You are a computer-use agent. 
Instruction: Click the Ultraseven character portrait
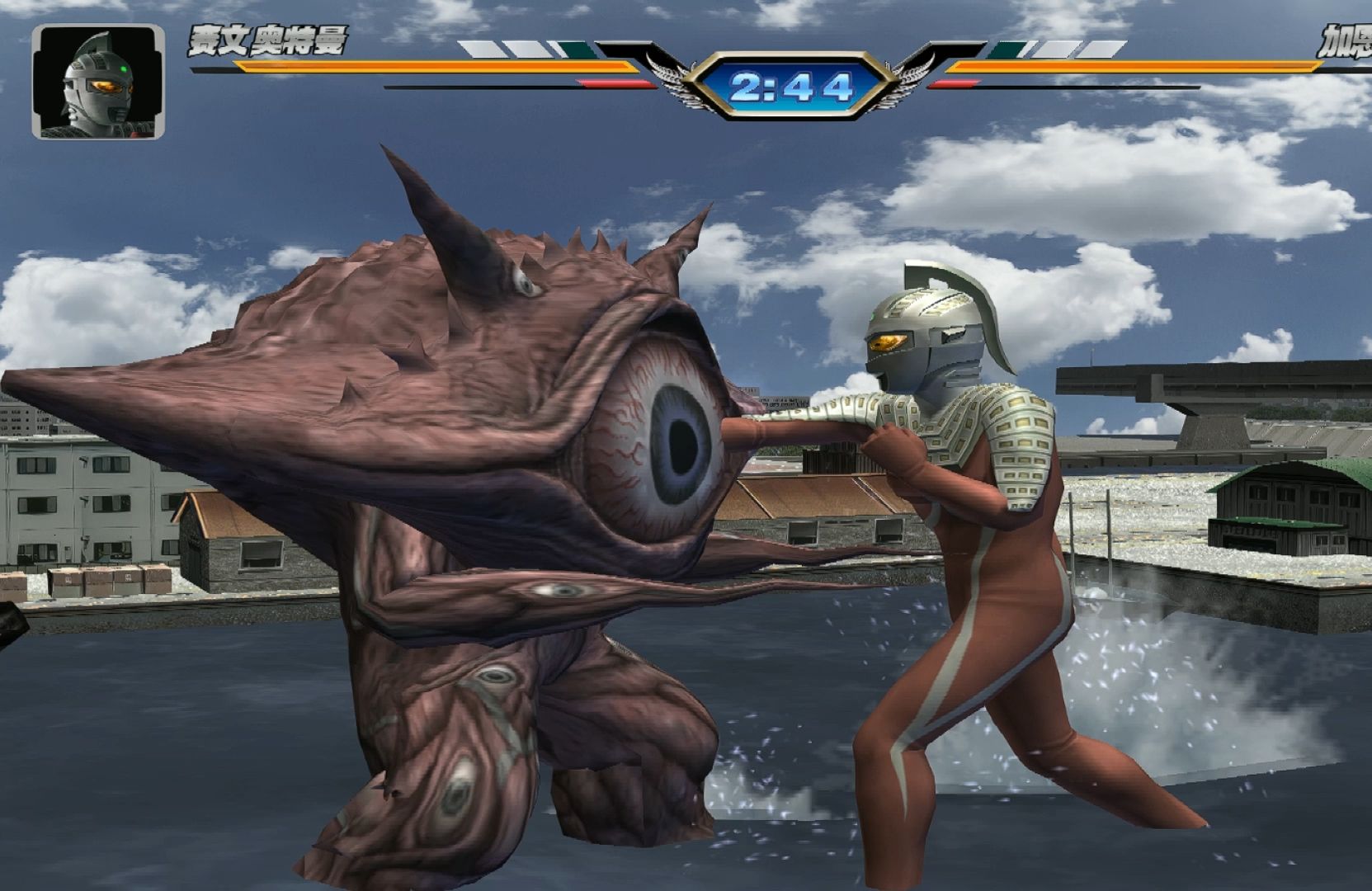tap(97, 82)
